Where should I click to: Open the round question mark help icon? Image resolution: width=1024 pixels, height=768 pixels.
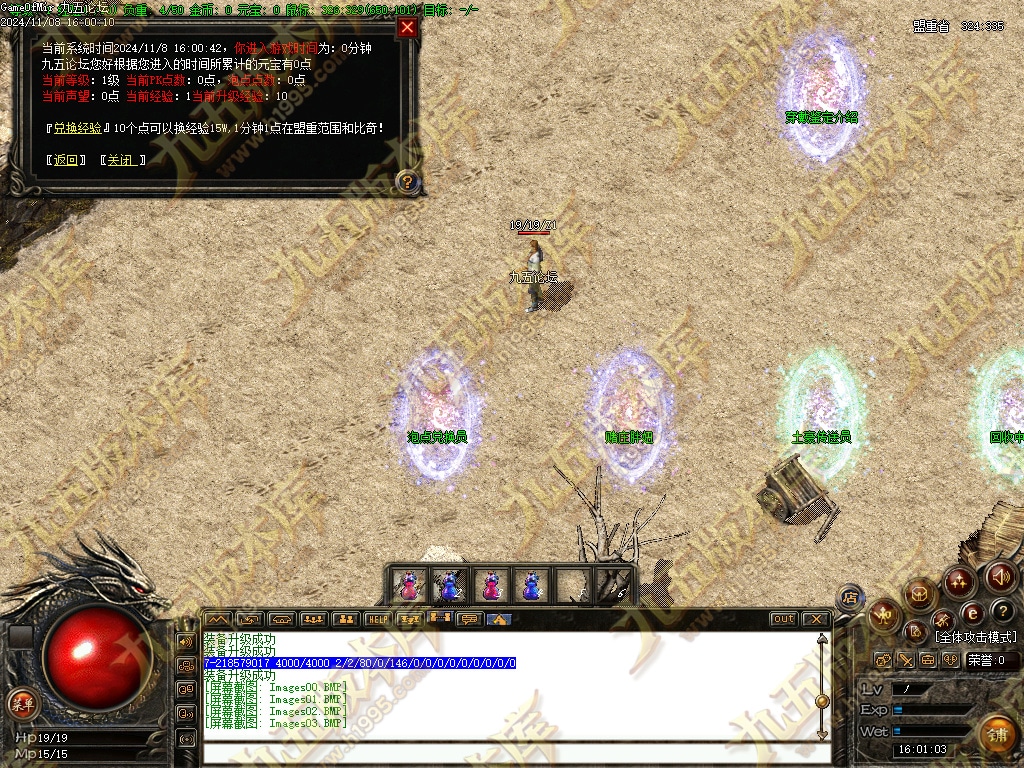[1002, 610]
